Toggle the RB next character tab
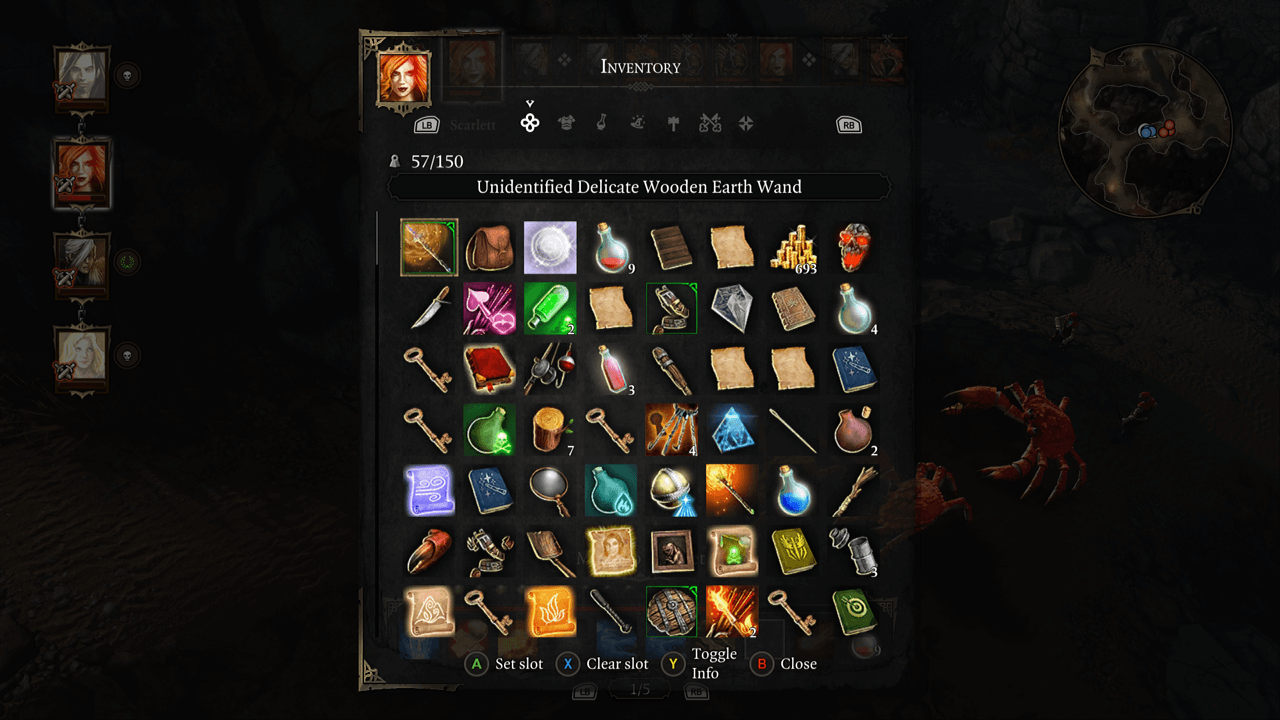1280x720 pixels. pyautogui.click(x=848, y=123)
